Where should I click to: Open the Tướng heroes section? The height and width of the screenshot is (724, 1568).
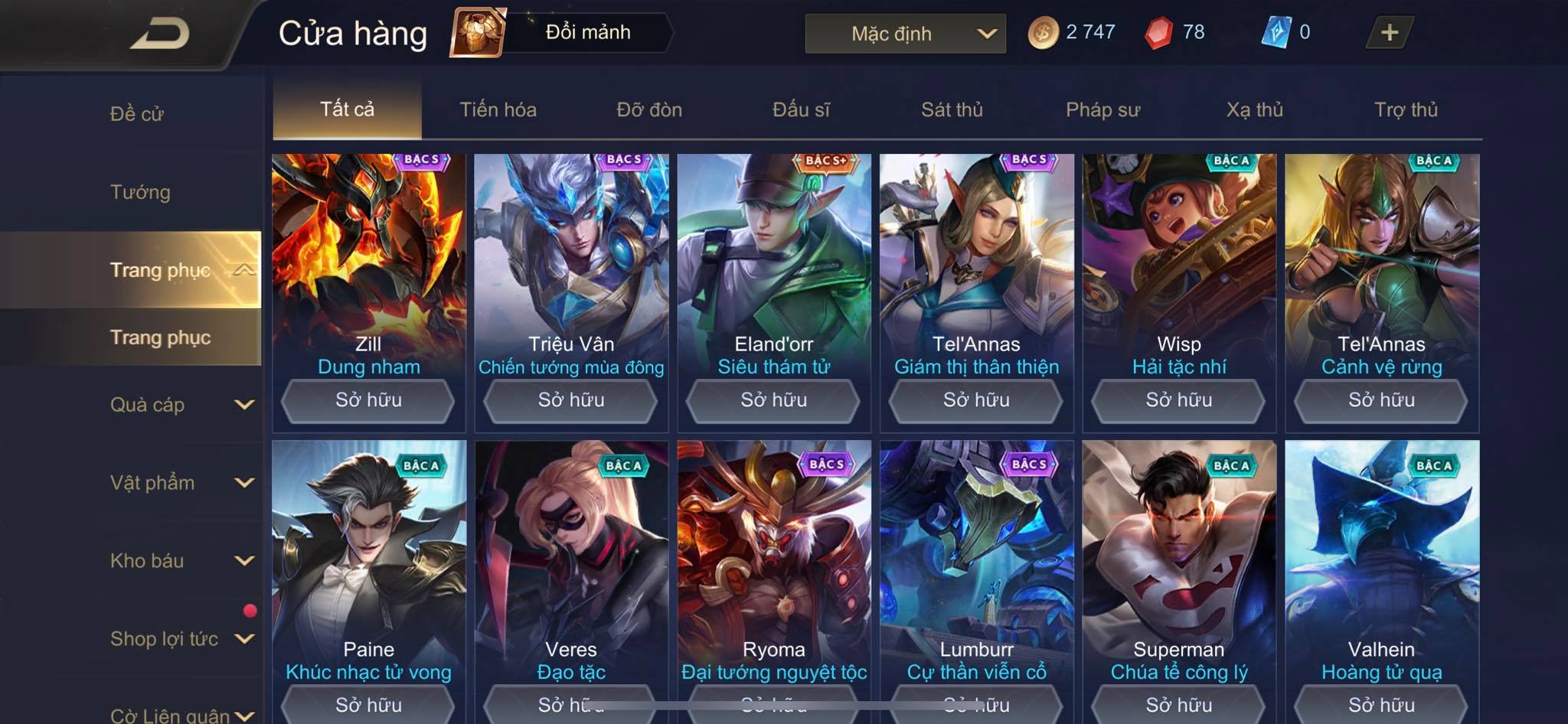tap(140, 192)
